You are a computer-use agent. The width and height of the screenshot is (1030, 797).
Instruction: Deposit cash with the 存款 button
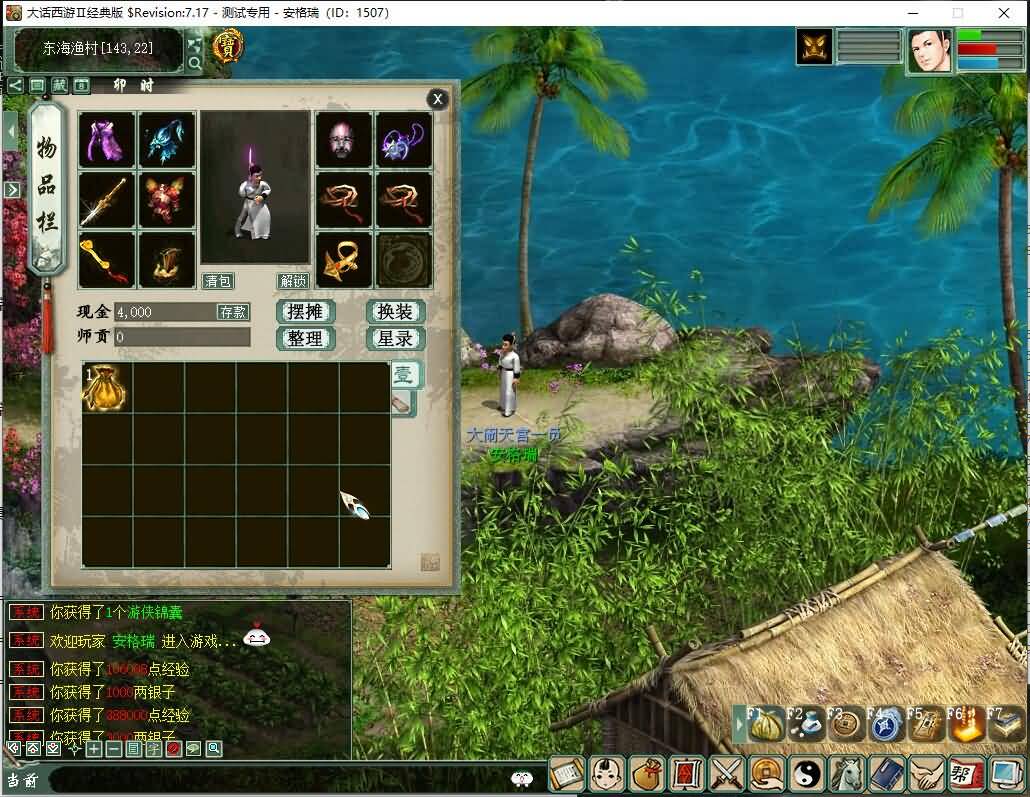[232, 312]
